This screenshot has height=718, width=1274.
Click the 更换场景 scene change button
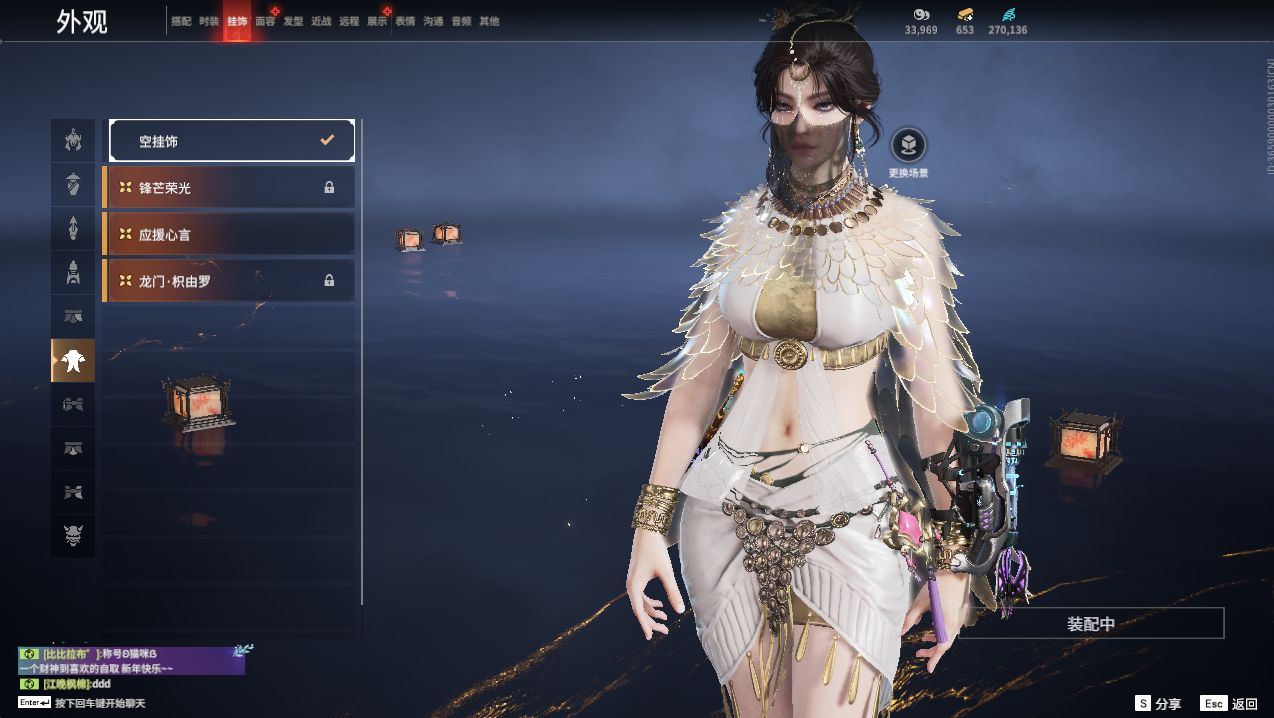908,147
